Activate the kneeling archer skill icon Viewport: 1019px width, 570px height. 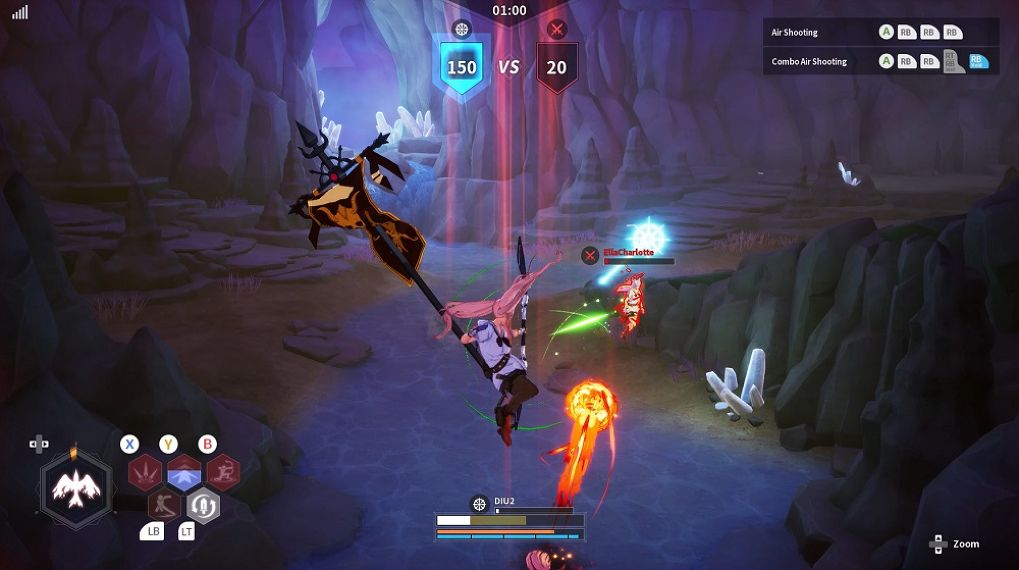(x=223, y=471)
